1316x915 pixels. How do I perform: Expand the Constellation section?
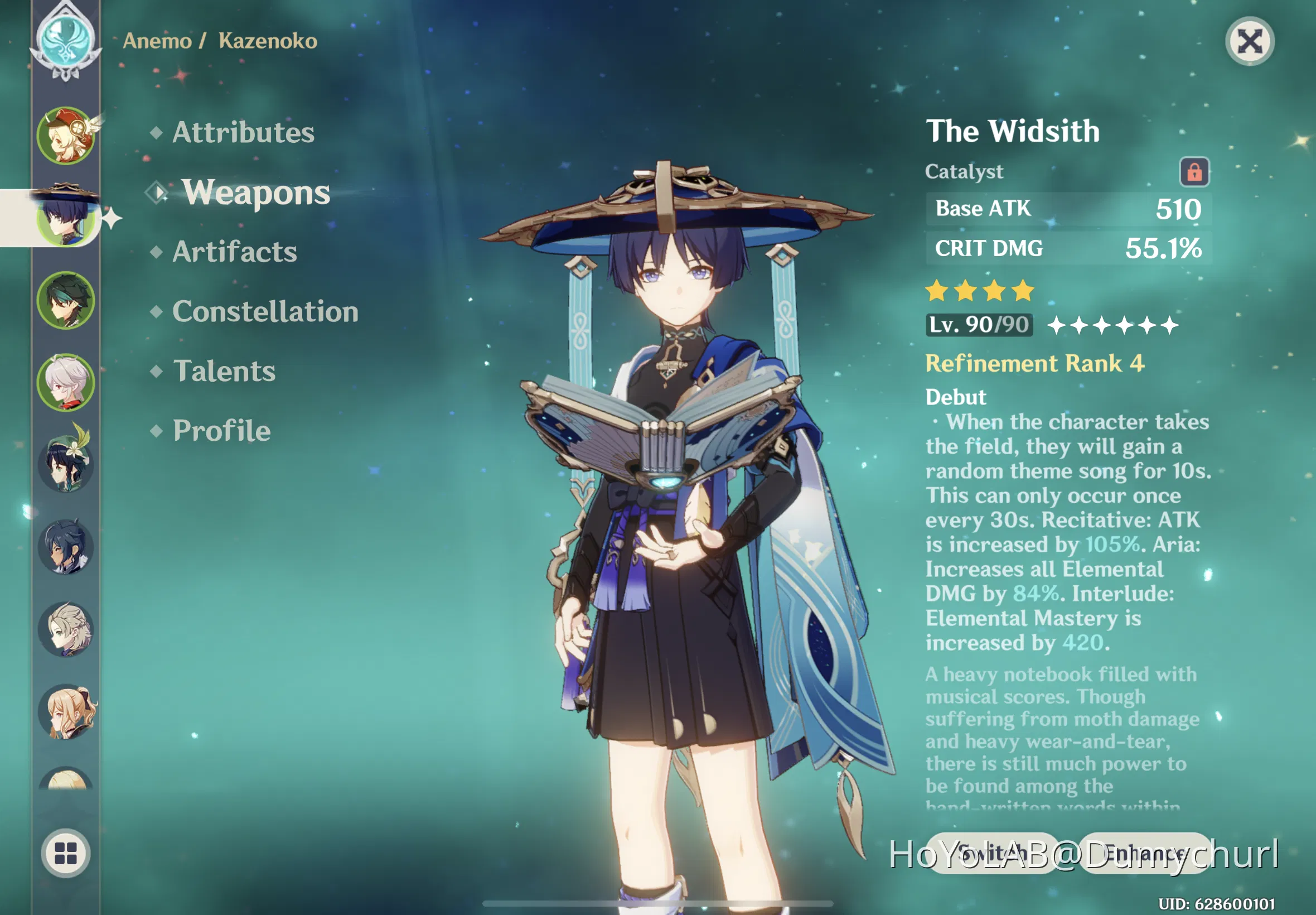tap(265, 311)
